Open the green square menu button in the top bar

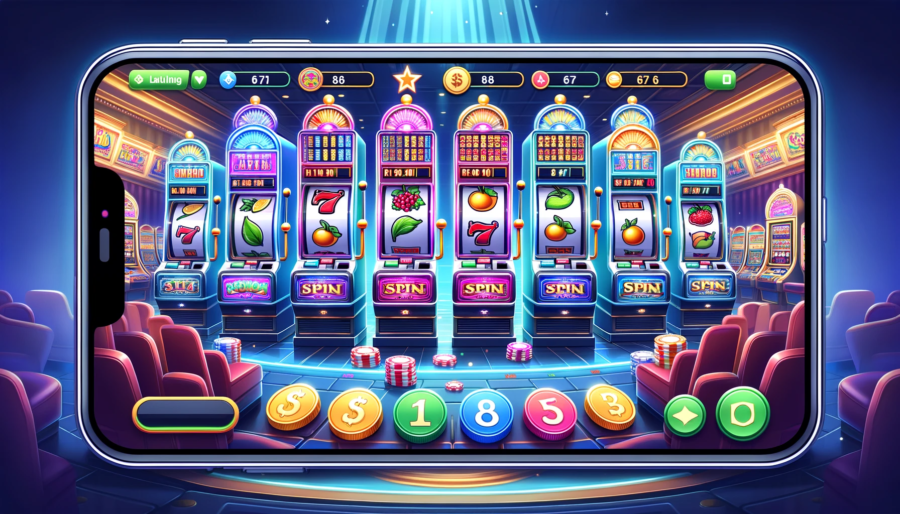pos(720,79)
